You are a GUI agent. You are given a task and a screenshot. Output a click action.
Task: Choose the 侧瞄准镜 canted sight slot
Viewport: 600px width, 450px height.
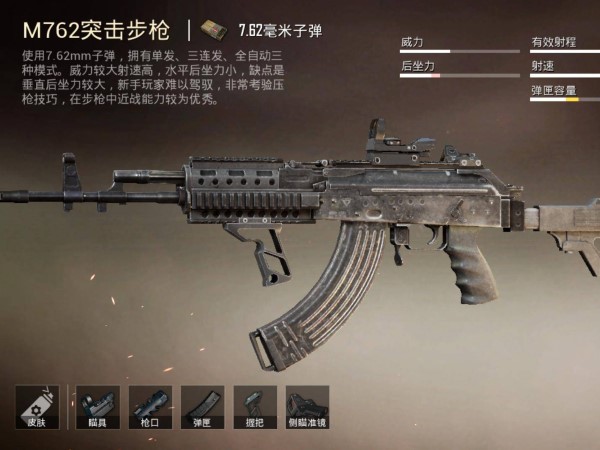[307, 407]
